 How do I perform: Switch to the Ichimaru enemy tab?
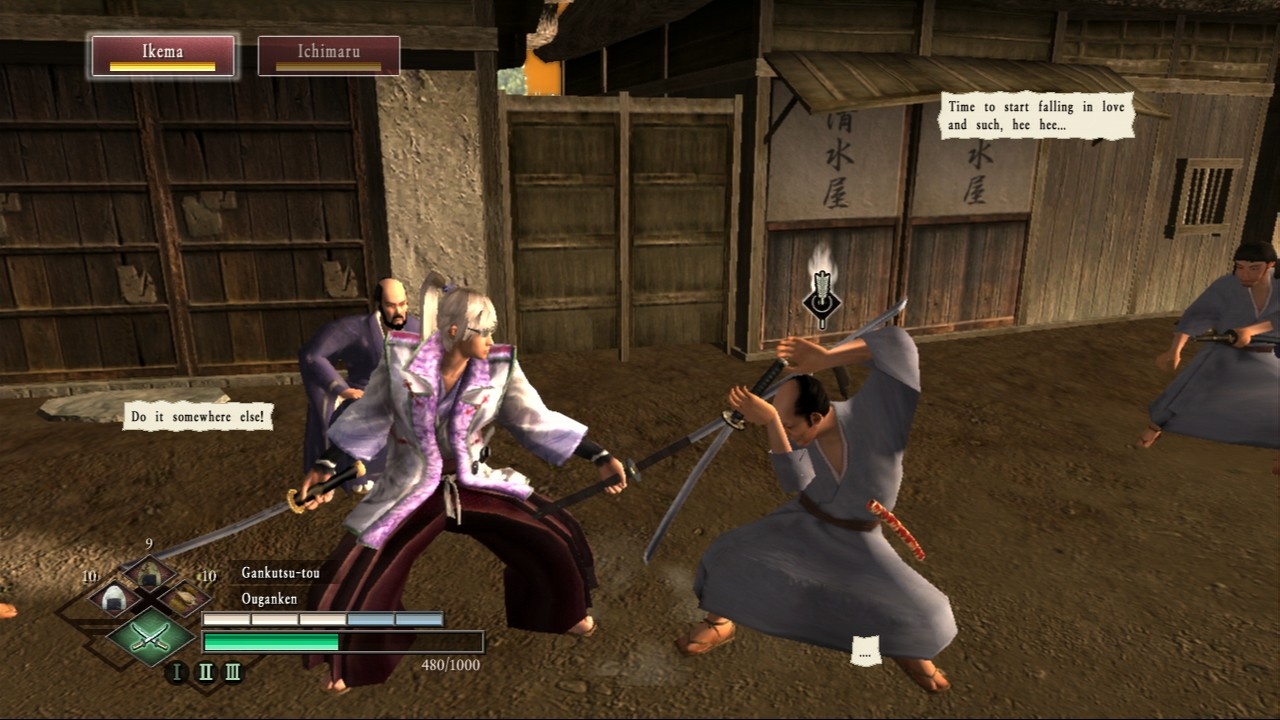point(330,55)
